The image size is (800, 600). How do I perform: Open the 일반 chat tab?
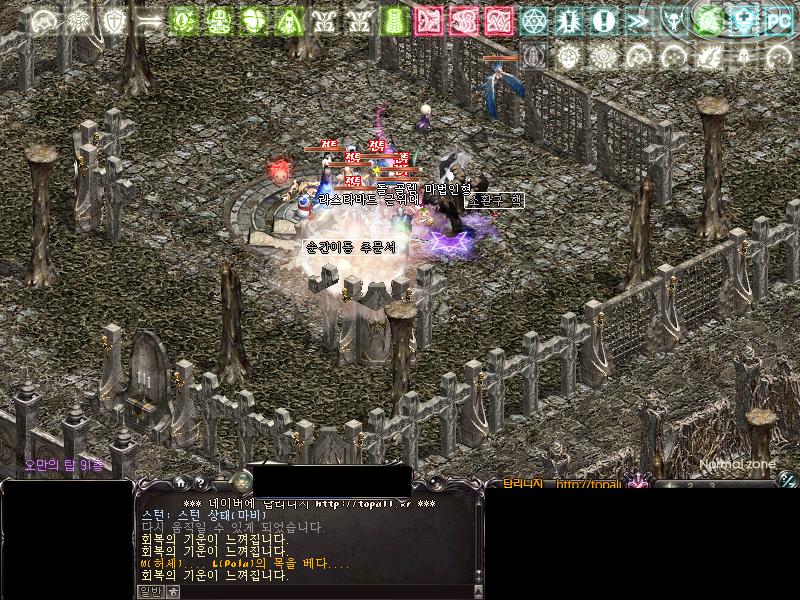(x=148, y=592)
